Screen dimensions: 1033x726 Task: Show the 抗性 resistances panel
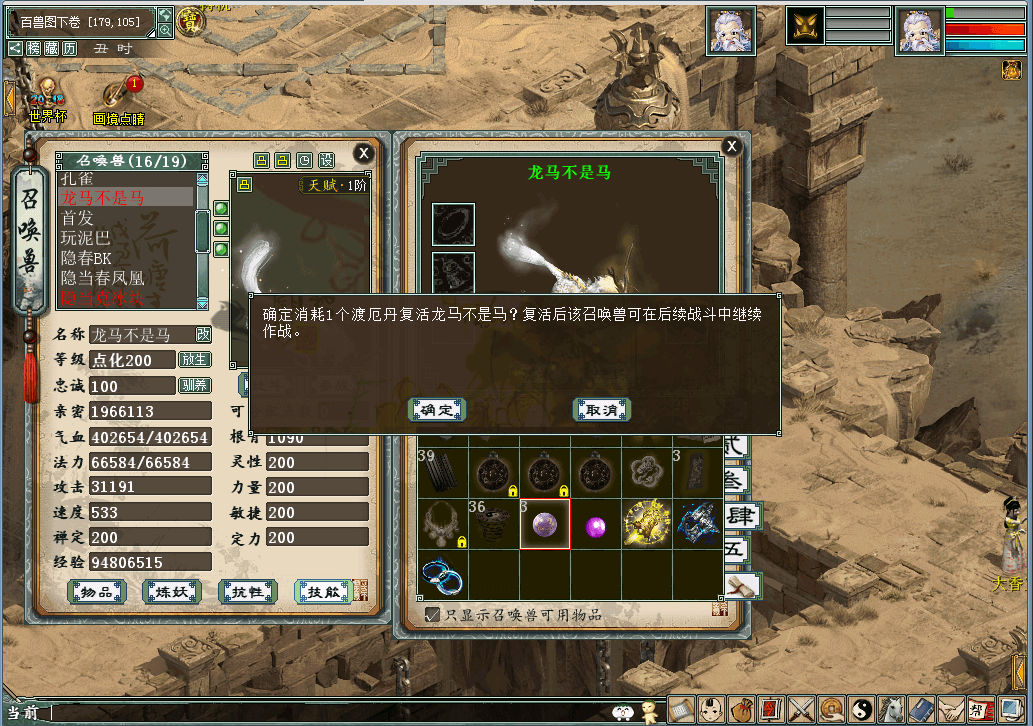coord(247,592)
